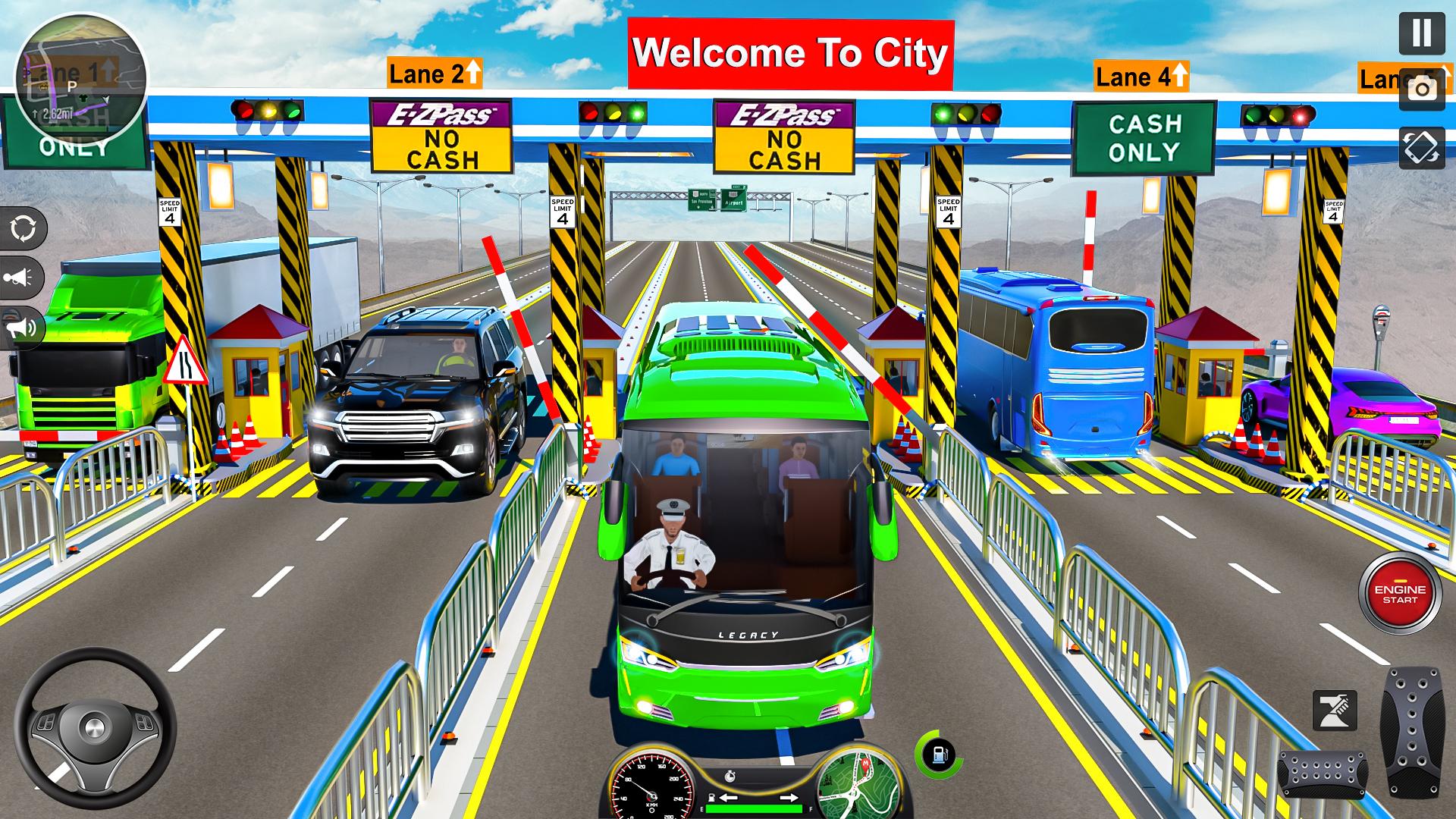Toggle the screen rotation view button

1422,147
